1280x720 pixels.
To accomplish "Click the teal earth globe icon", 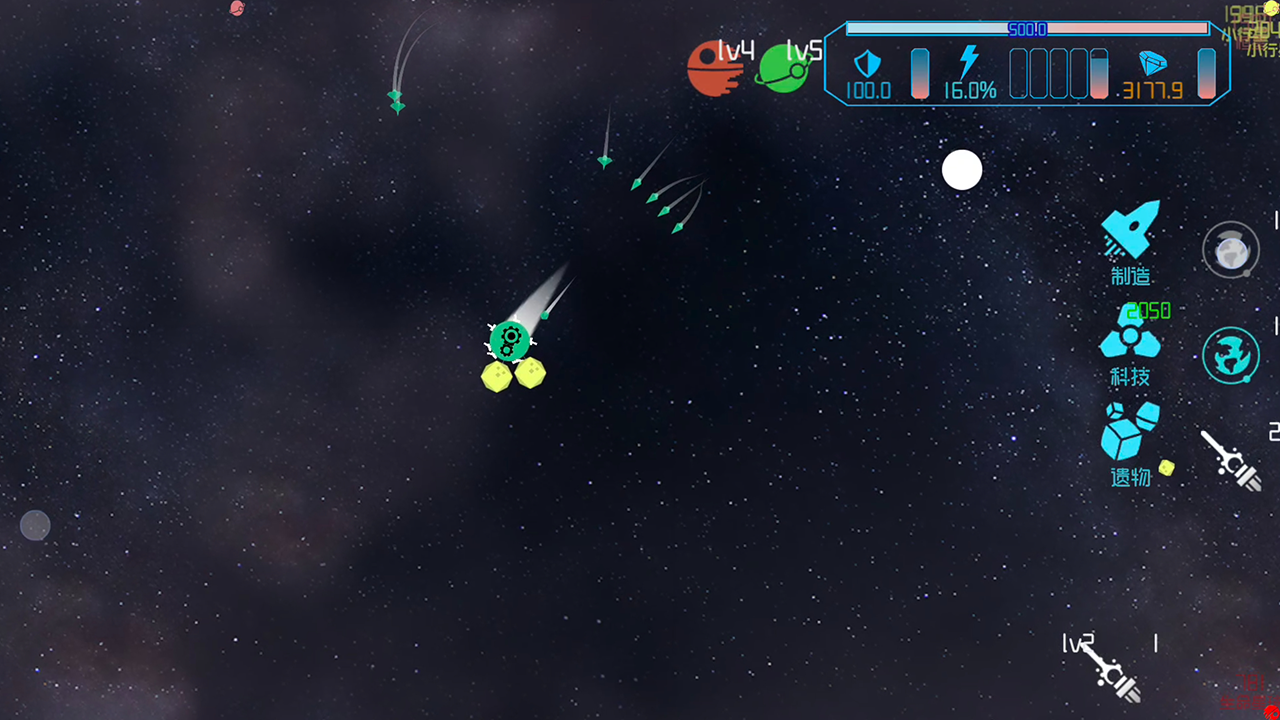I will coord(1230,355).
